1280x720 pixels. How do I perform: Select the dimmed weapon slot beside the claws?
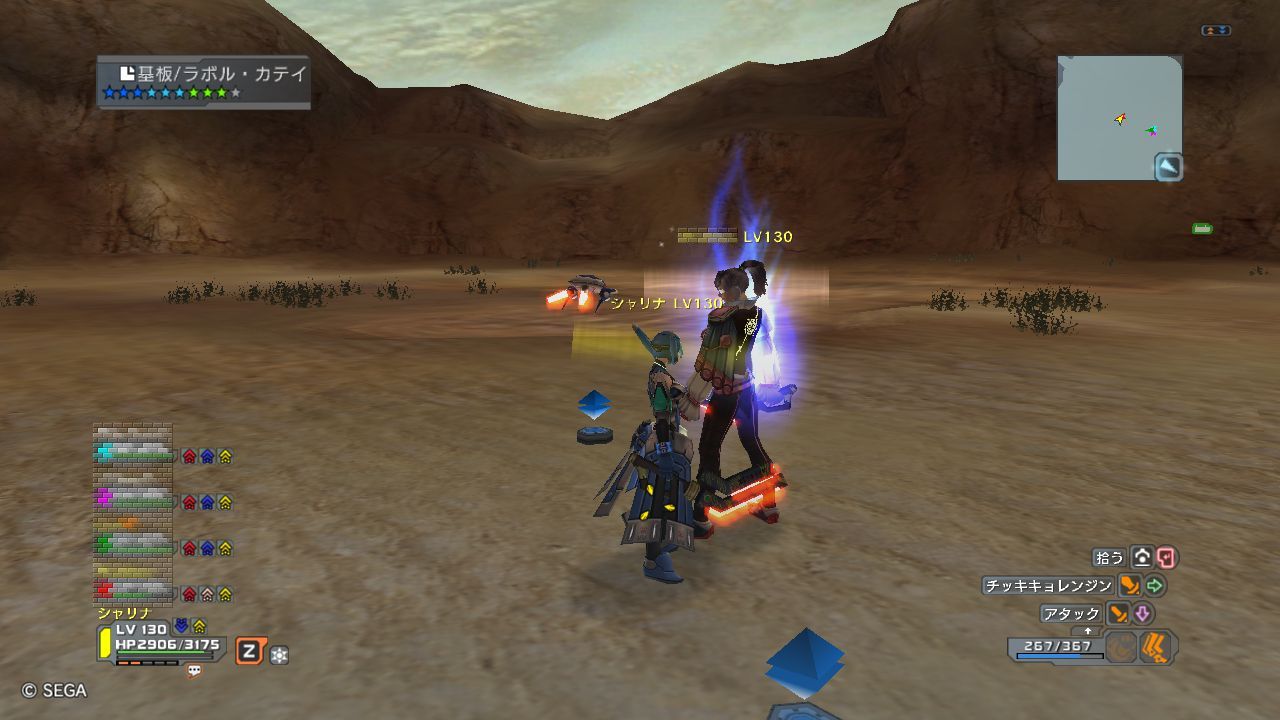click(1122, 647)
